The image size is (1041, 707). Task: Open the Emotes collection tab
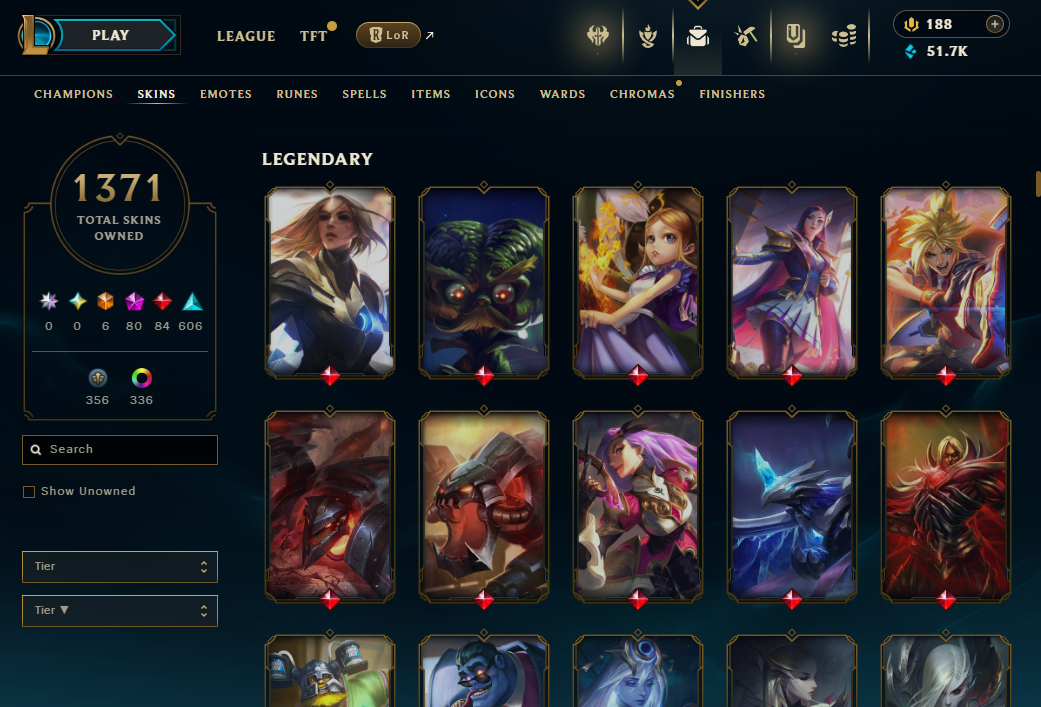pyautogui.click(x=226, y=94)
